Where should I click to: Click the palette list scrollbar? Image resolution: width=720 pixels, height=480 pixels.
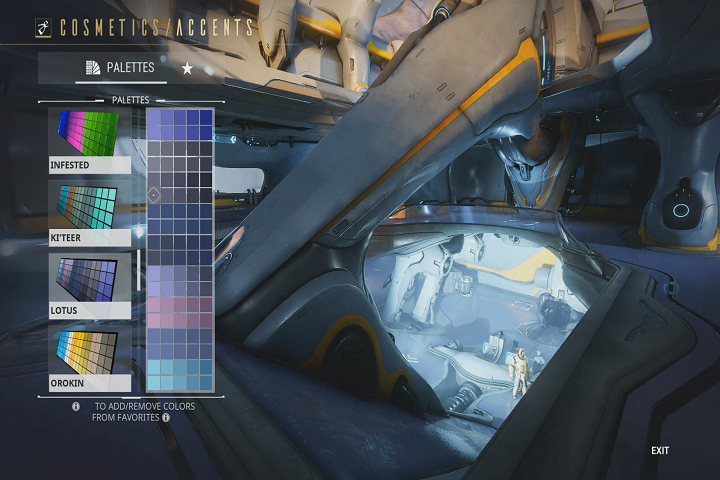click(x=139, y=270)
